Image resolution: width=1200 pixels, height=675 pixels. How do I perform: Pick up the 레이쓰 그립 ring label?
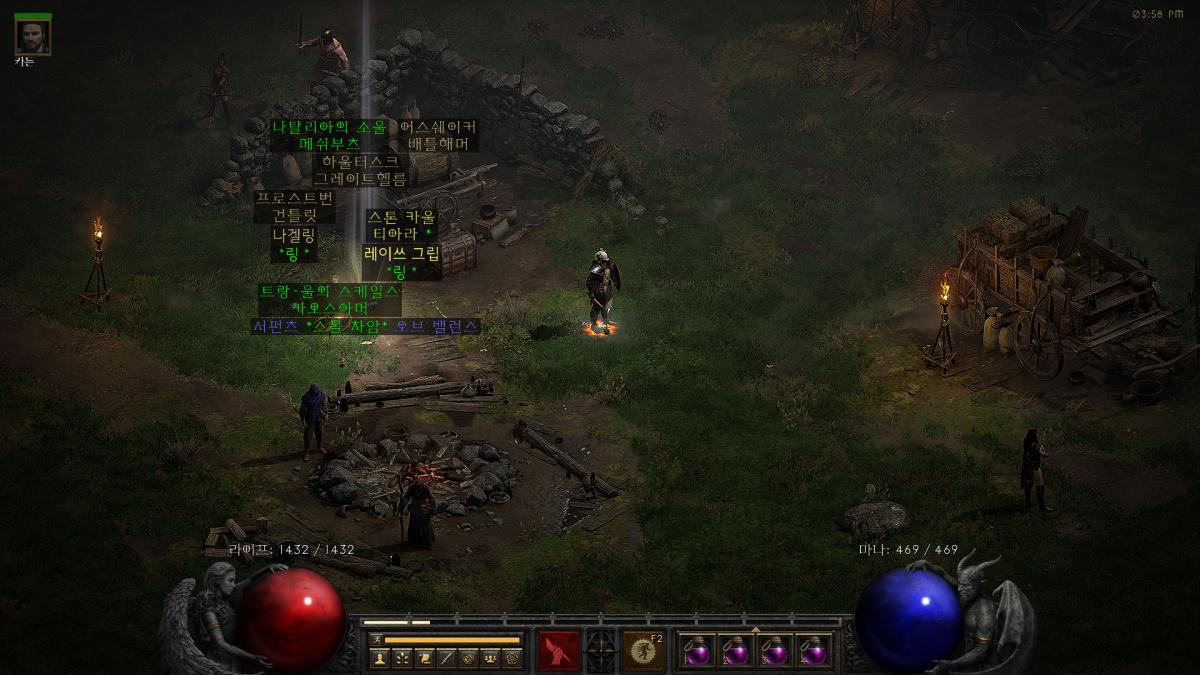[x=401, y=262]
